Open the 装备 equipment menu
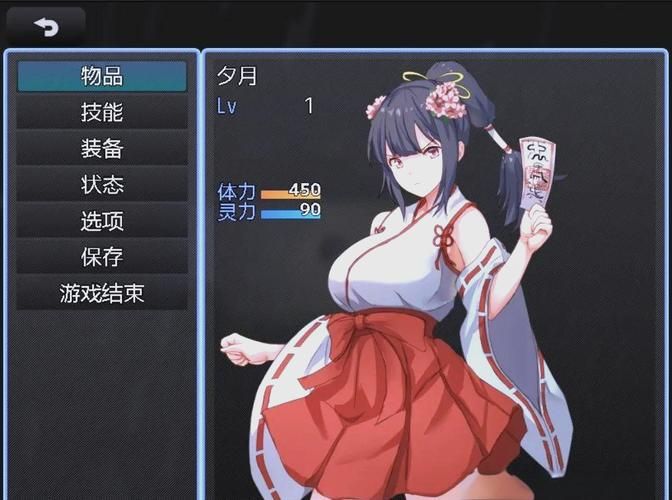This screenshot has width=672, height=500. pyautogui.click(x=102, y=148)
